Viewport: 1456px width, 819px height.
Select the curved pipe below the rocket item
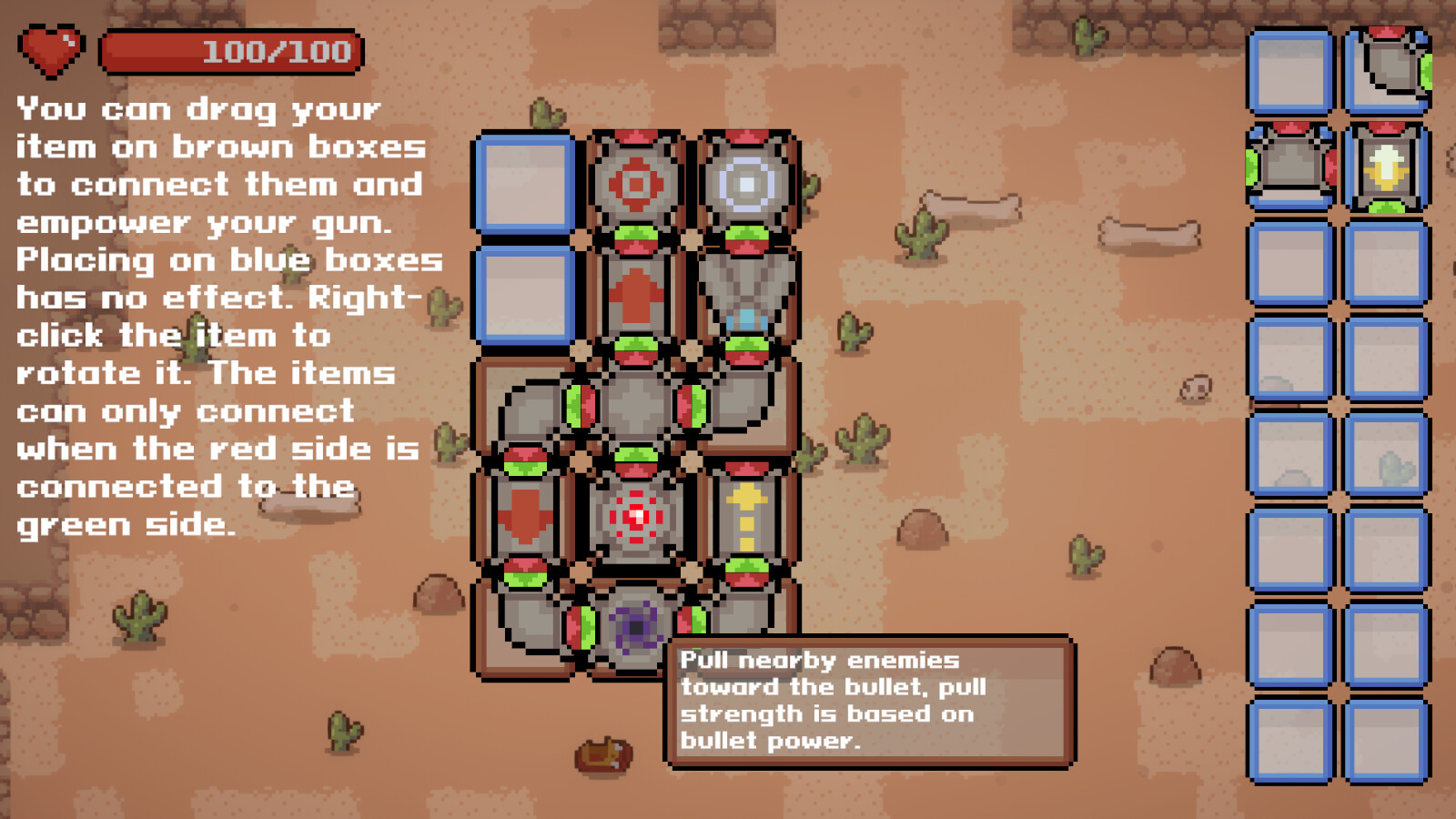click(748, 405)
